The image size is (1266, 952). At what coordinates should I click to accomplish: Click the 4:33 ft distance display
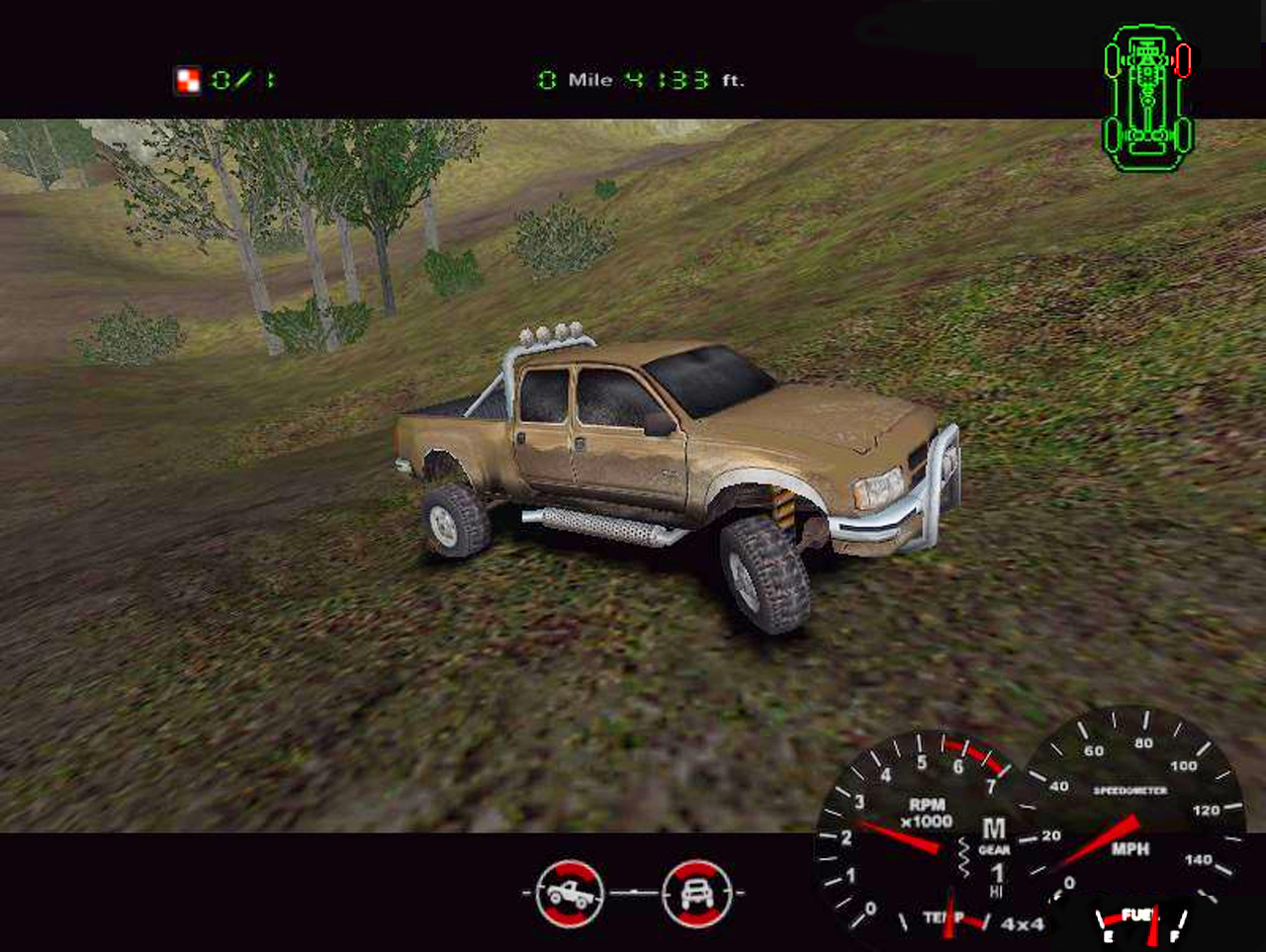click(x=666, y=80)
